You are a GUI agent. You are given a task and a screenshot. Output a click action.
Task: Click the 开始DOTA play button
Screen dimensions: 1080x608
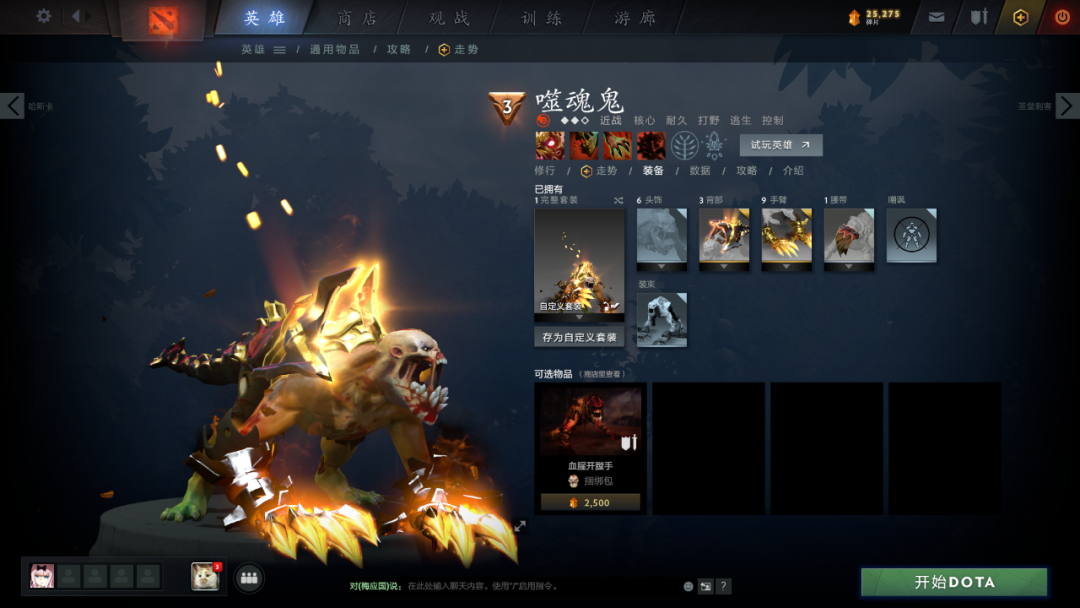coord(954,582)
